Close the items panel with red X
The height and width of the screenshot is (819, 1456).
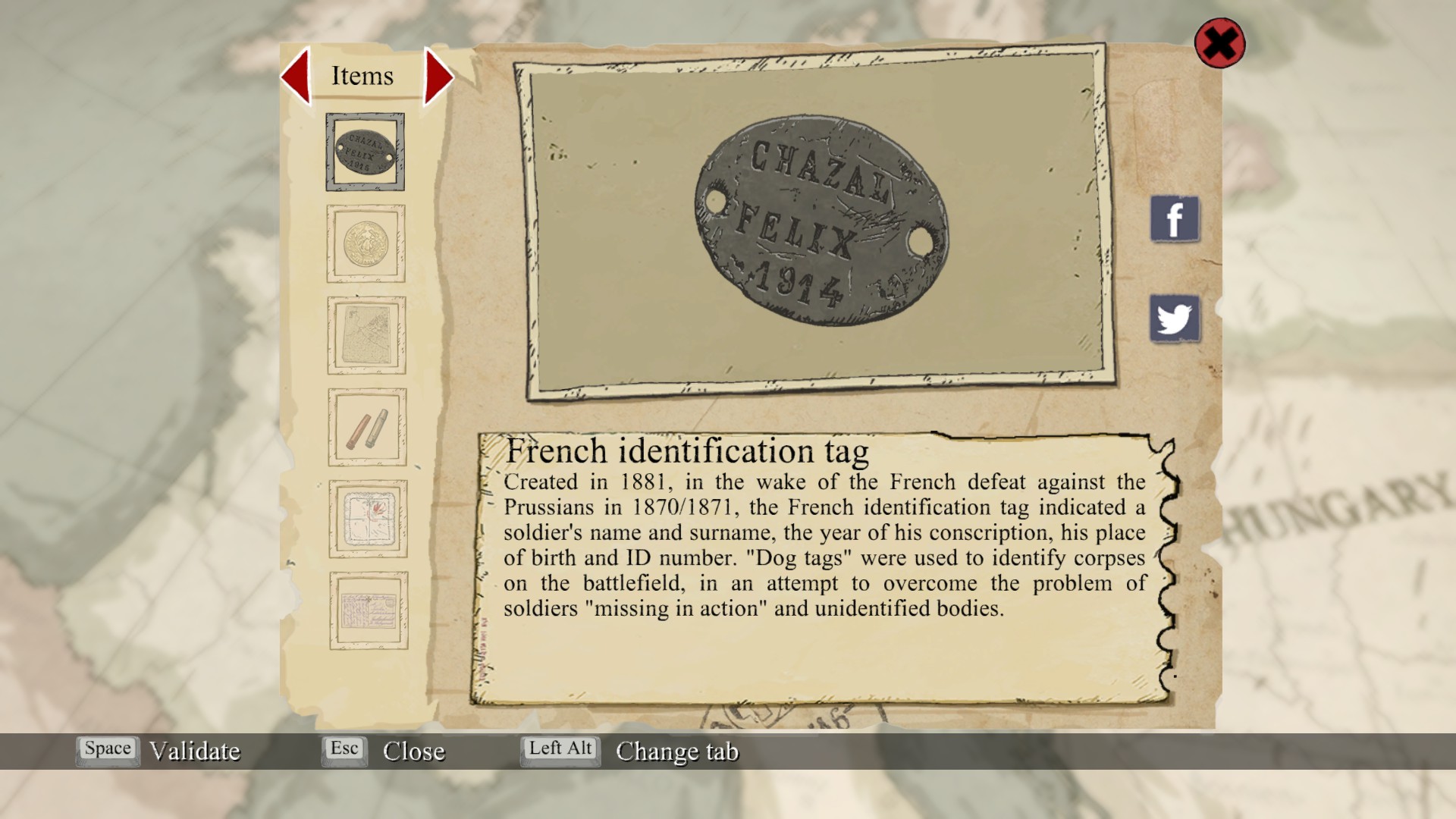pos(1219,43)
